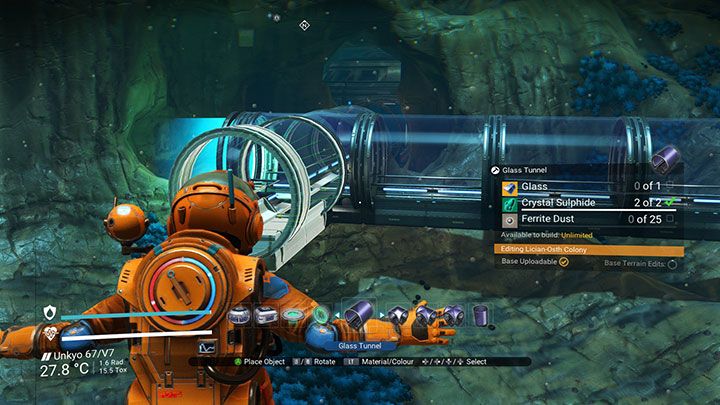This screenshot has width=720, height=405.
Task: Click the Editing Lician-Osth Colony banner
Action: [589, 249]
